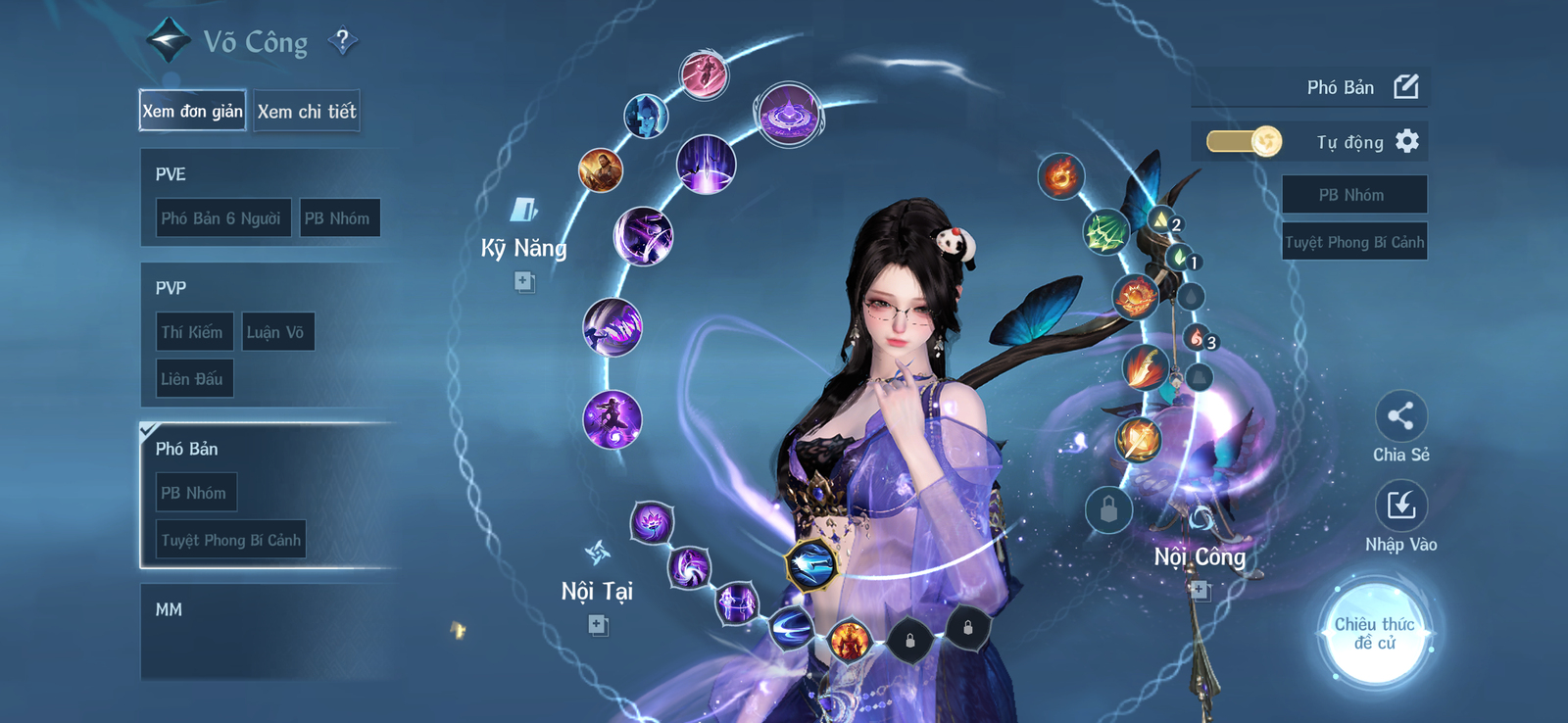Open the help question mark beside Võ Công
1568x723 pixels.
[341, 41]
